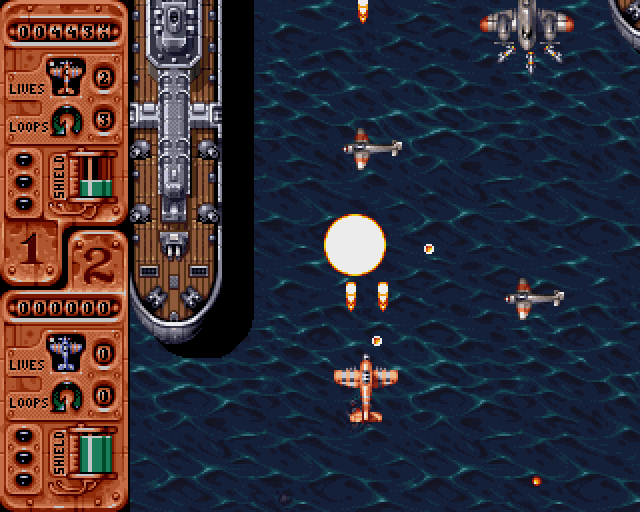The height and width of the screenshot is (512, 640).
Task: Click player one's green loops arrow icon
Action: coord(66,120)
